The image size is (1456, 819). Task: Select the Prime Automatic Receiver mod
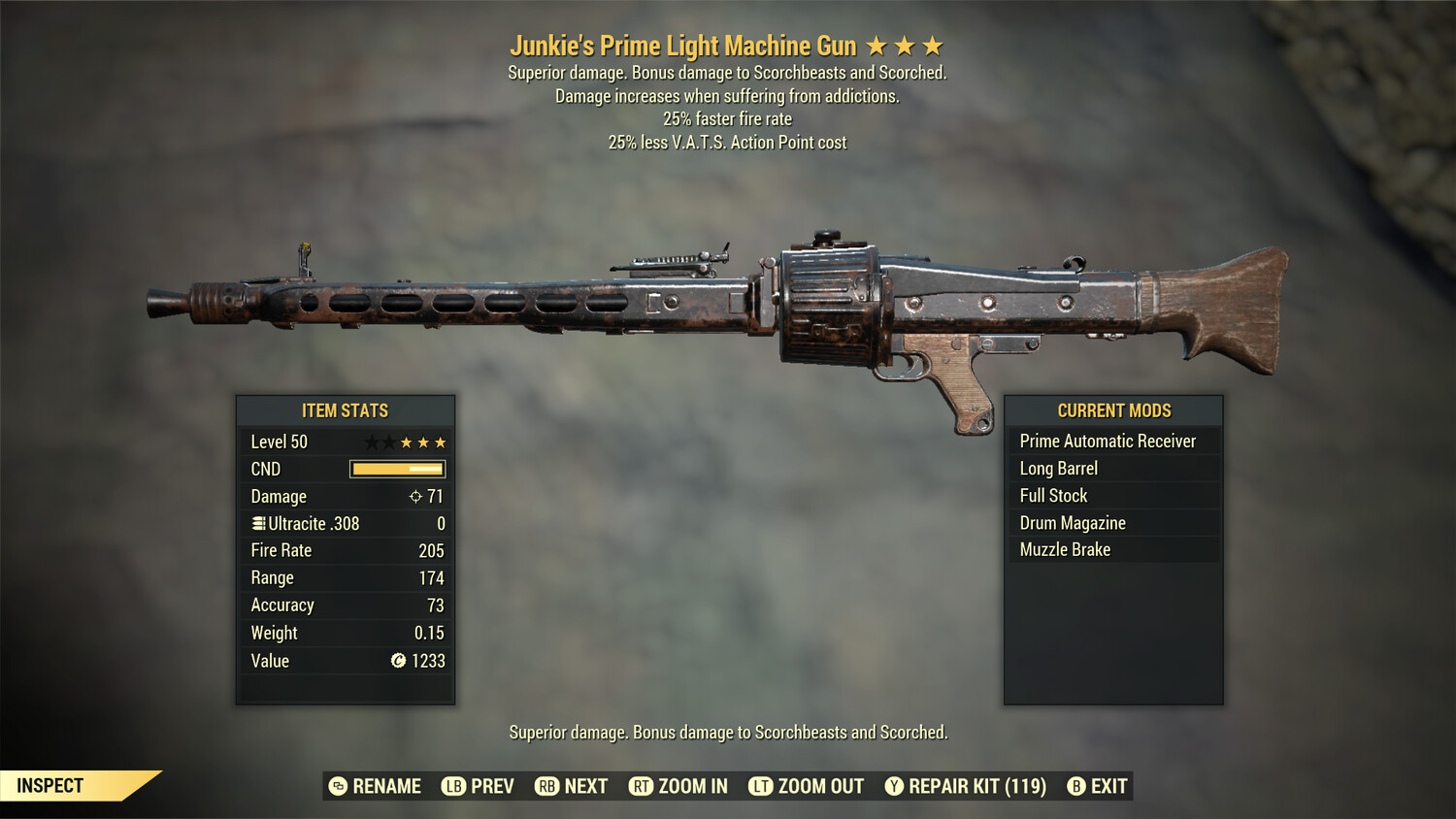pyautogui.click(x=1107, y=441)
